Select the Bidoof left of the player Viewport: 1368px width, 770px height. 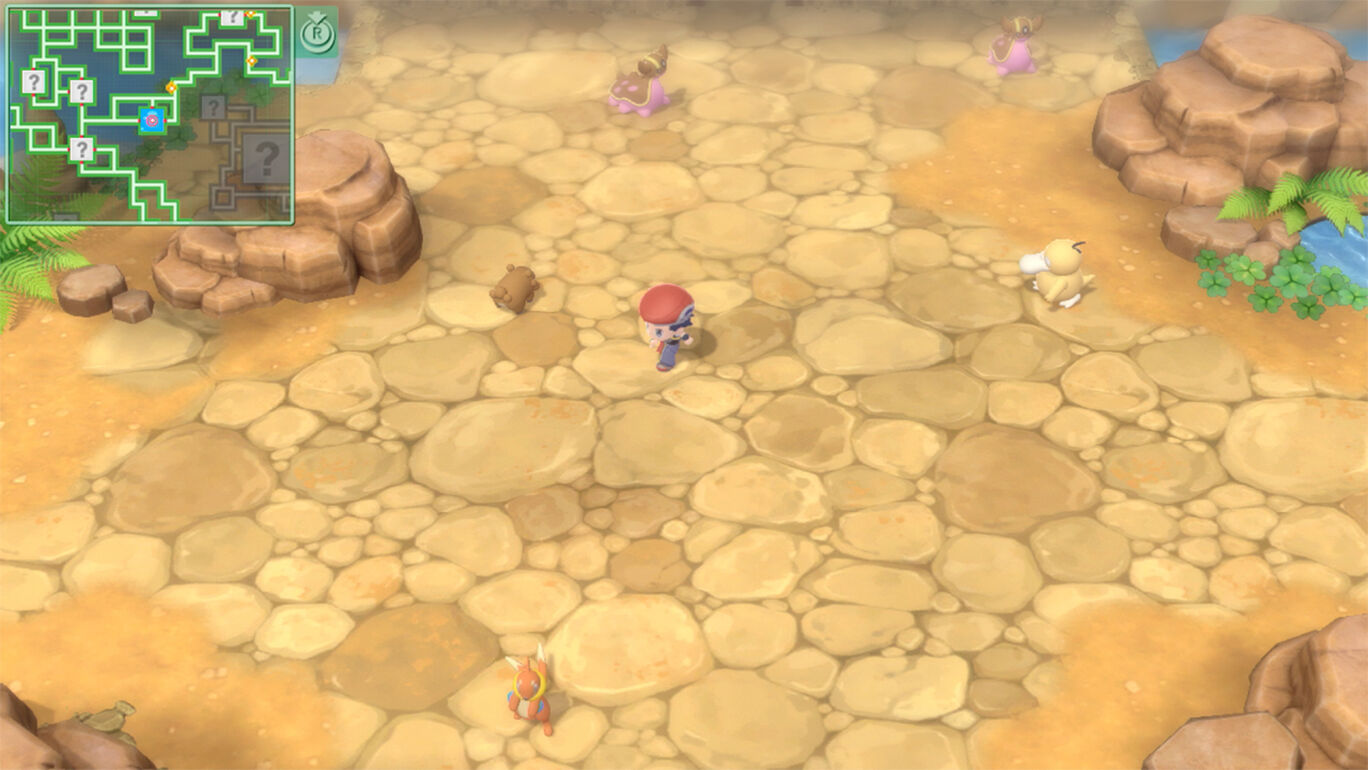pos(517,285)
